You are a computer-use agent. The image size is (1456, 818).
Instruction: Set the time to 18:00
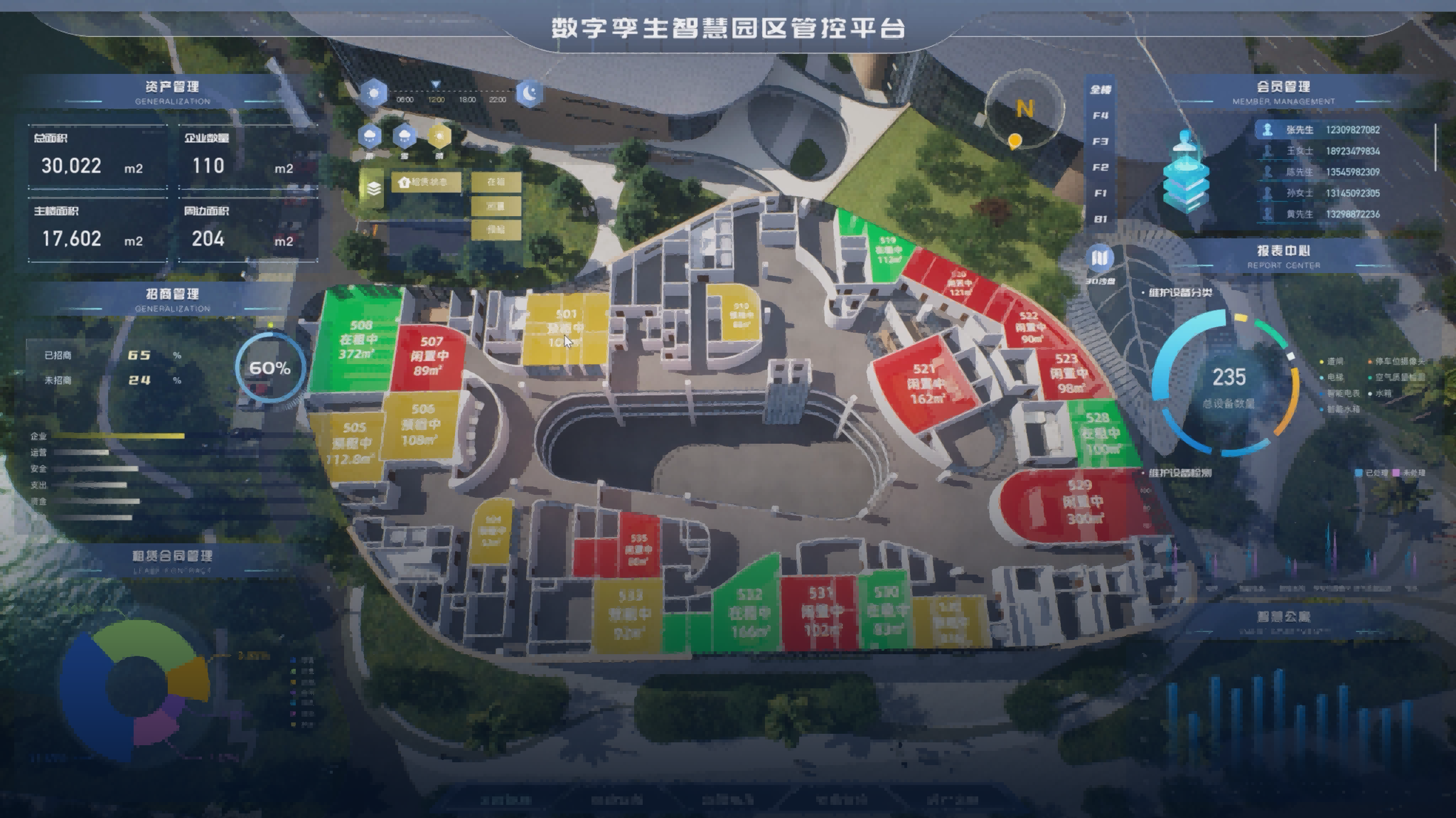pos(467,100)
